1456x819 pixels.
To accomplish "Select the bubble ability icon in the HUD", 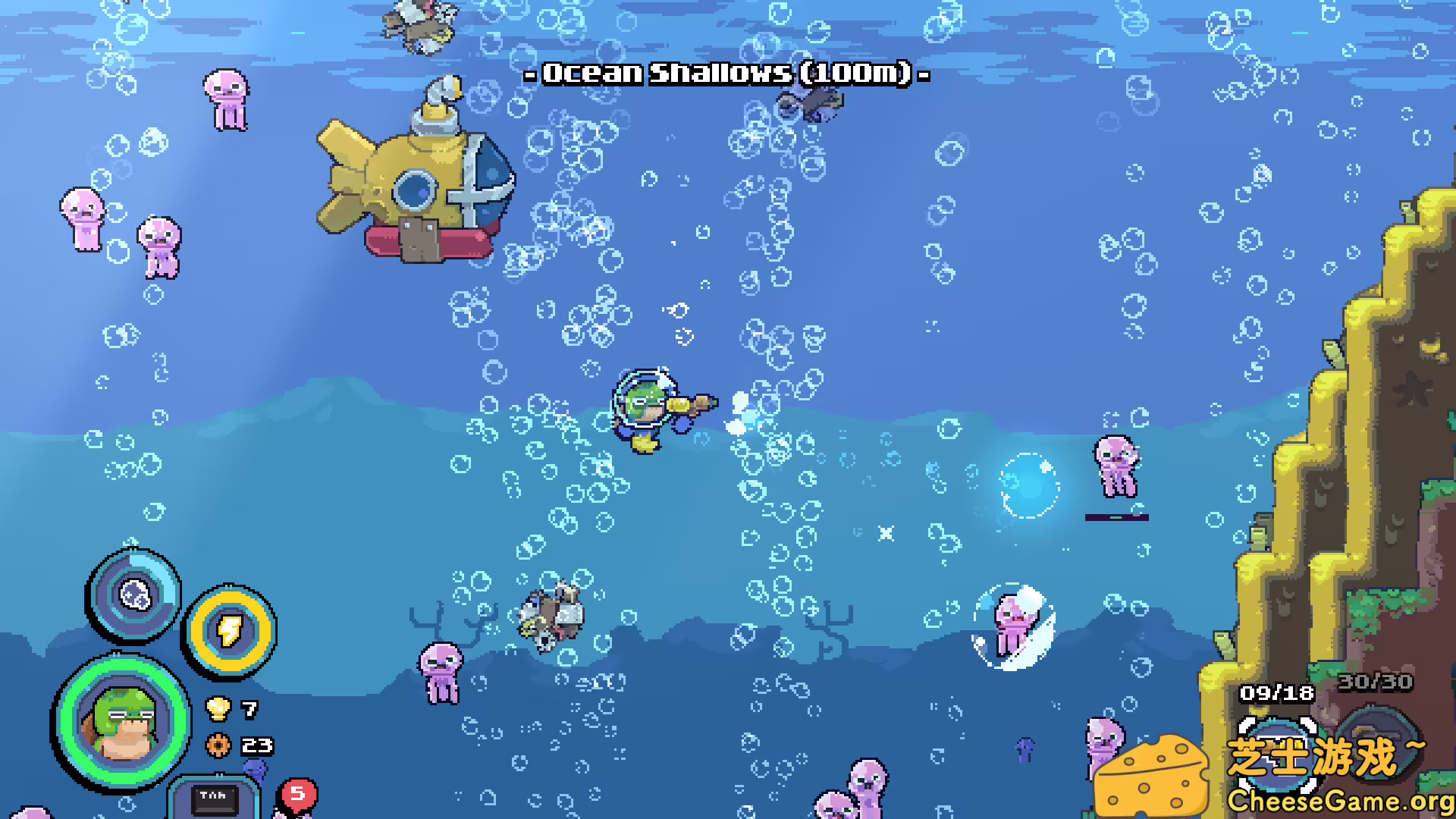I will click(x=133, y=599).
